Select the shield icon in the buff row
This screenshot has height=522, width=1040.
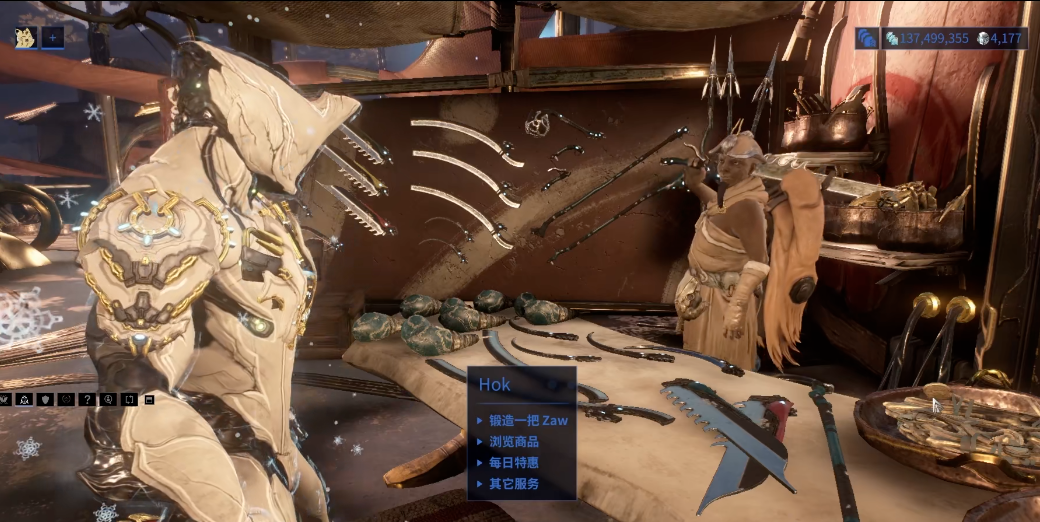click(x=43, y=399)
